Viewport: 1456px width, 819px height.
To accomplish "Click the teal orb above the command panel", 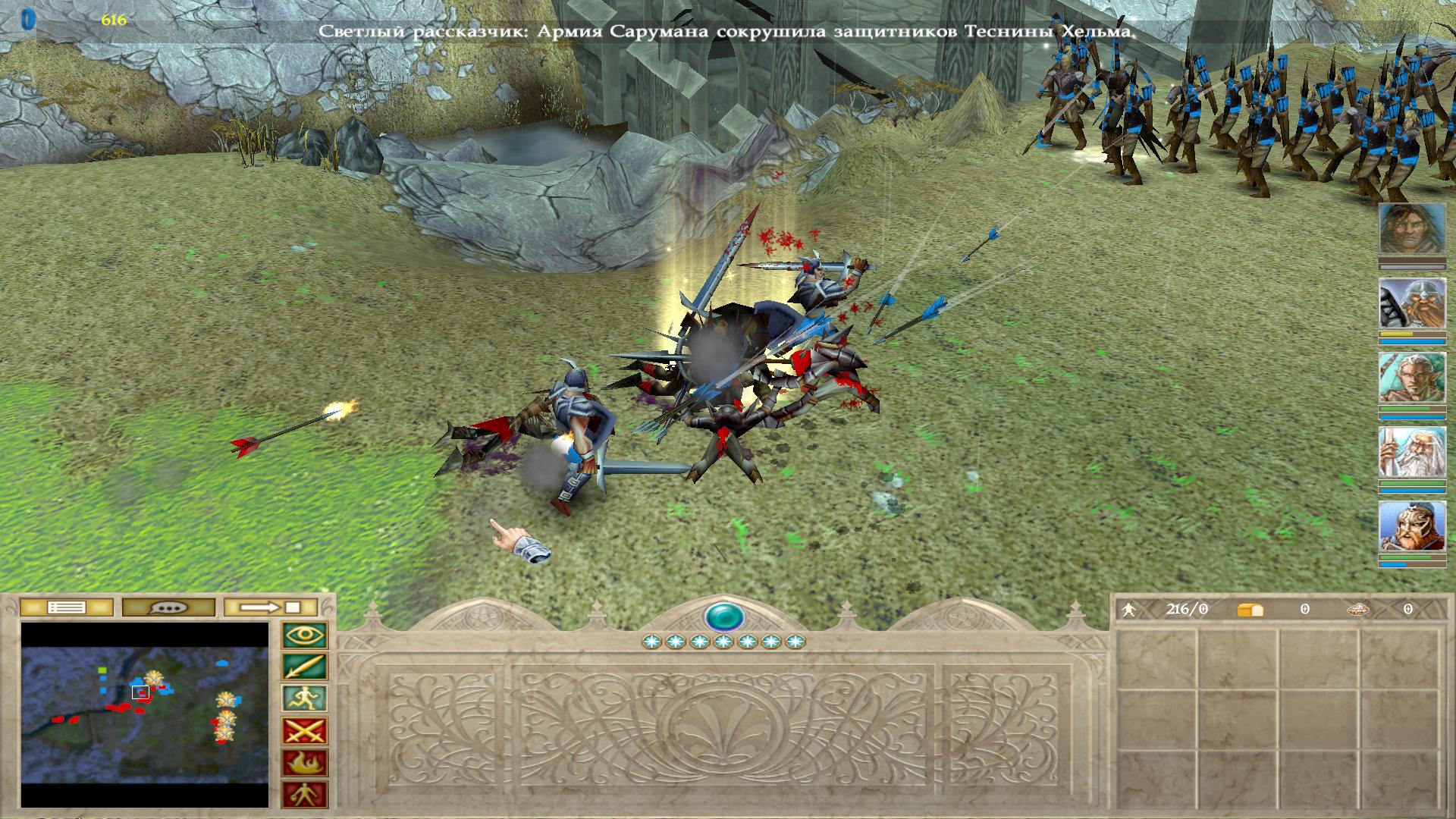I will click(x=723, y=617).
